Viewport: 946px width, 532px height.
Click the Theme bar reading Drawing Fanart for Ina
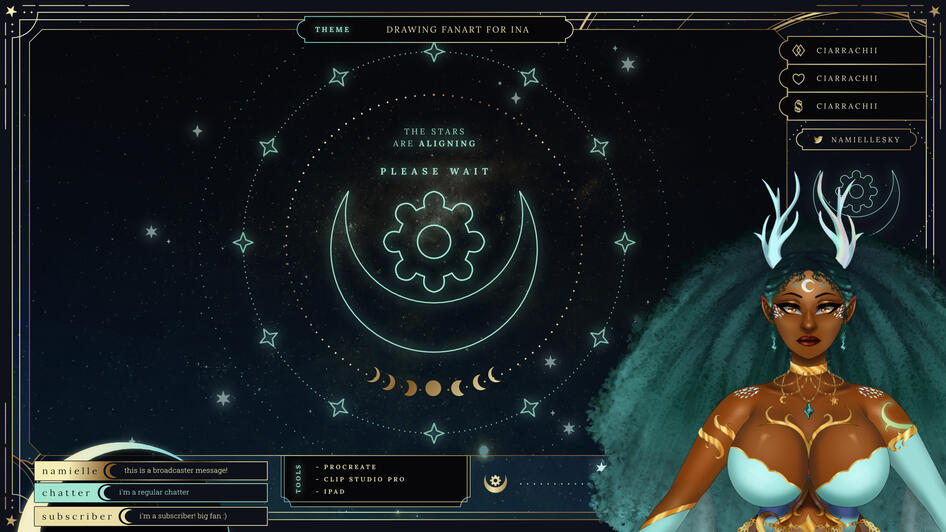click(435, 29)
